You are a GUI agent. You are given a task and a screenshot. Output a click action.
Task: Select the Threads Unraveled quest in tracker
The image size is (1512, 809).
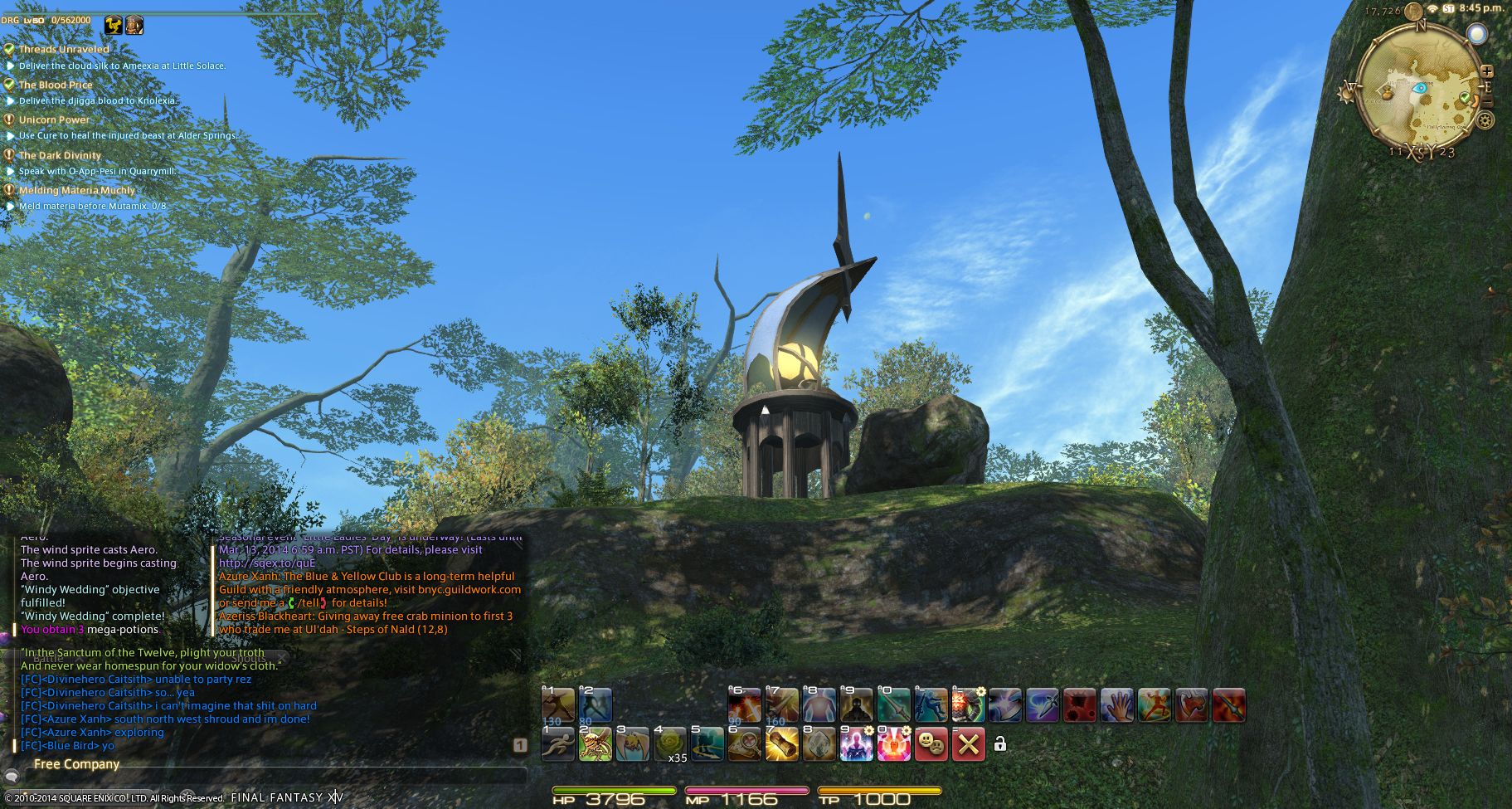[64, 49]
